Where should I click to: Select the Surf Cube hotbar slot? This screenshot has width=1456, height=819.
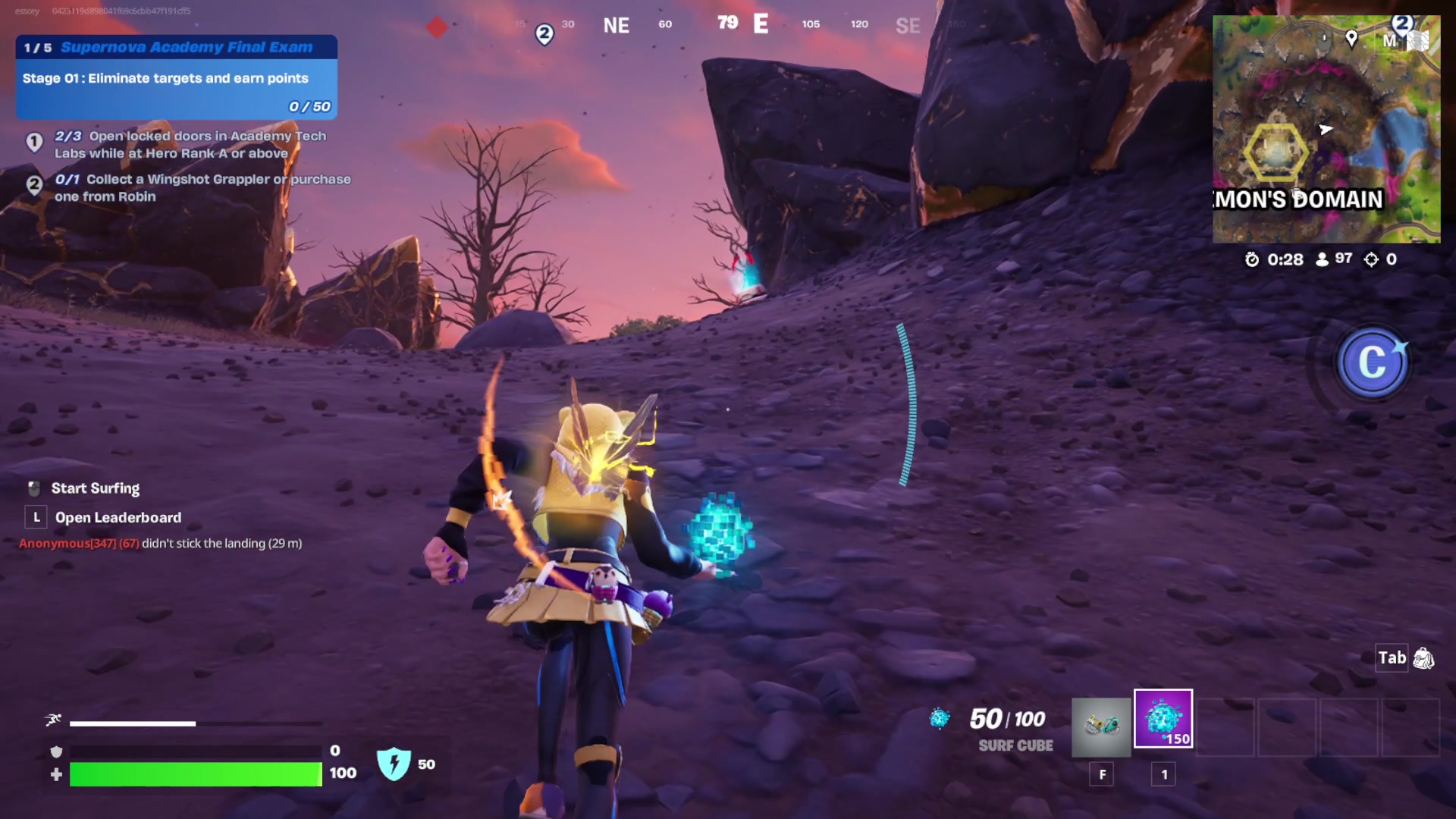tap(1163, 719)
